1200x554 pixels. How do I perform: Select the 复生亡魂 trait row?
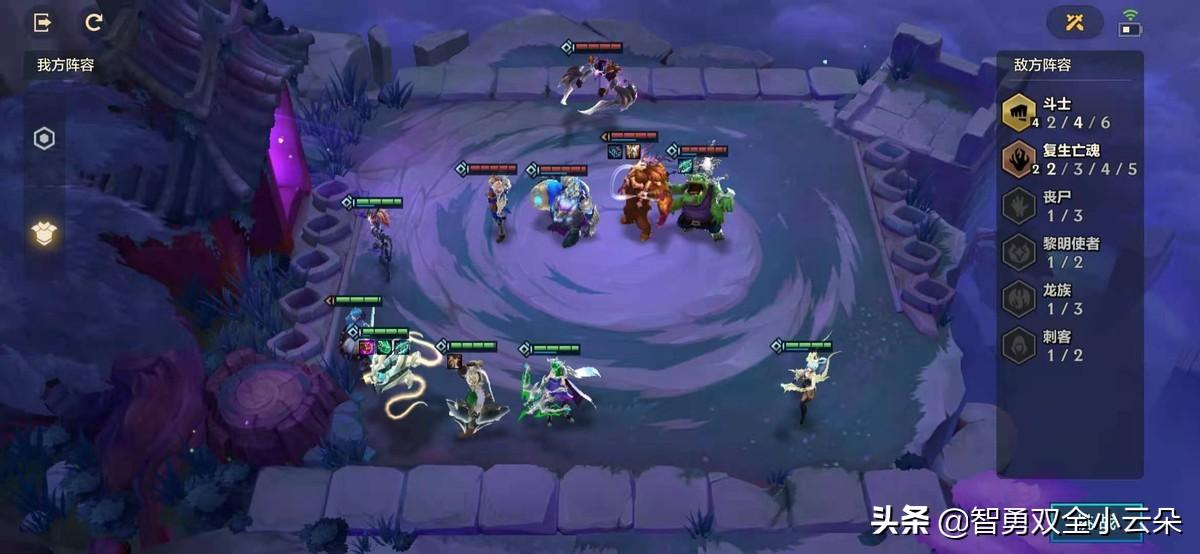1068,159
